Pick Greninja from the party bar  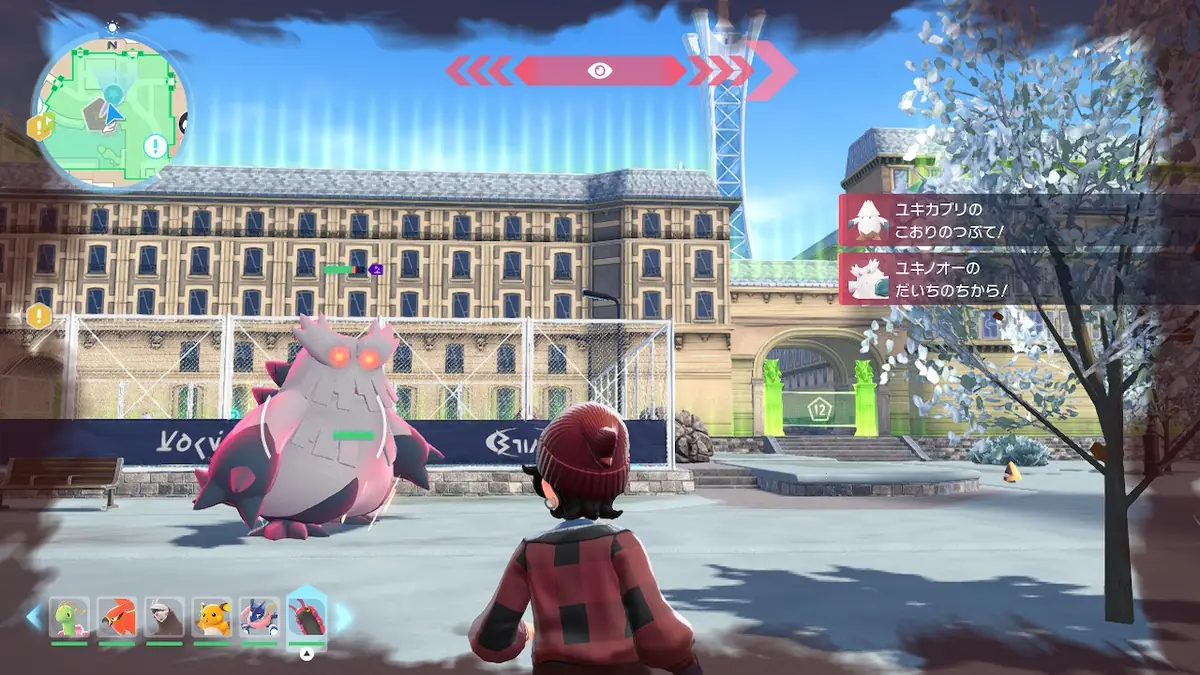pyautogui.click(x=259, y=618)
